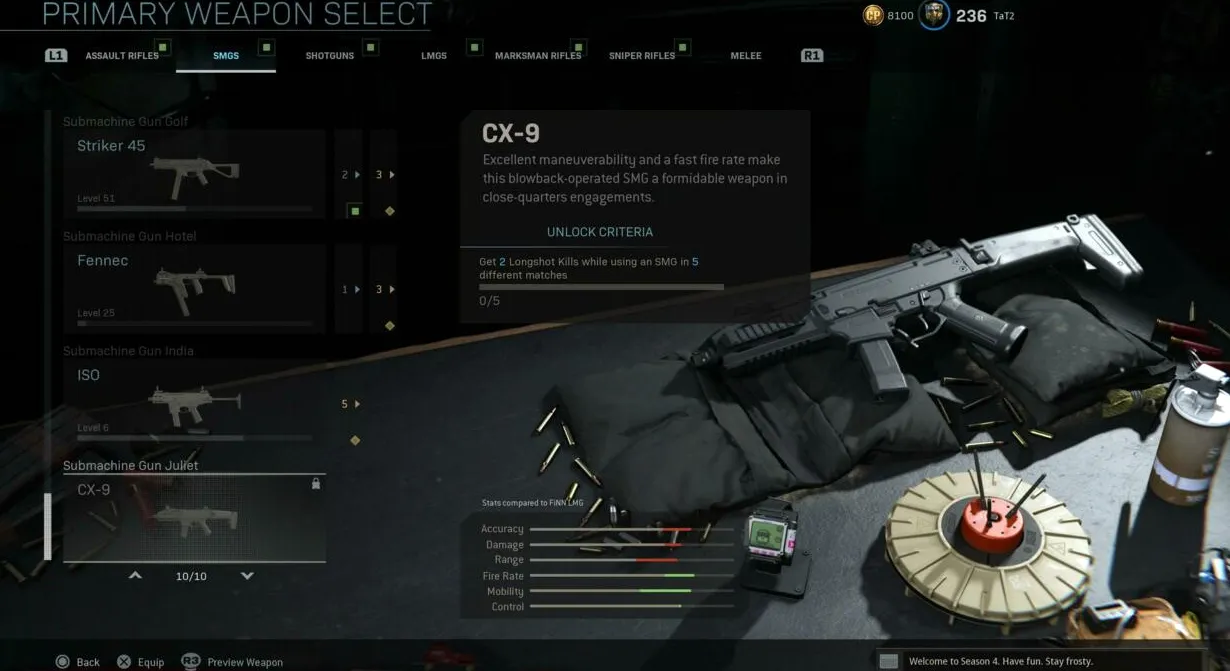1230x671 pixels.
Task: Click the list's down arrow
Action: click(247, 576)
